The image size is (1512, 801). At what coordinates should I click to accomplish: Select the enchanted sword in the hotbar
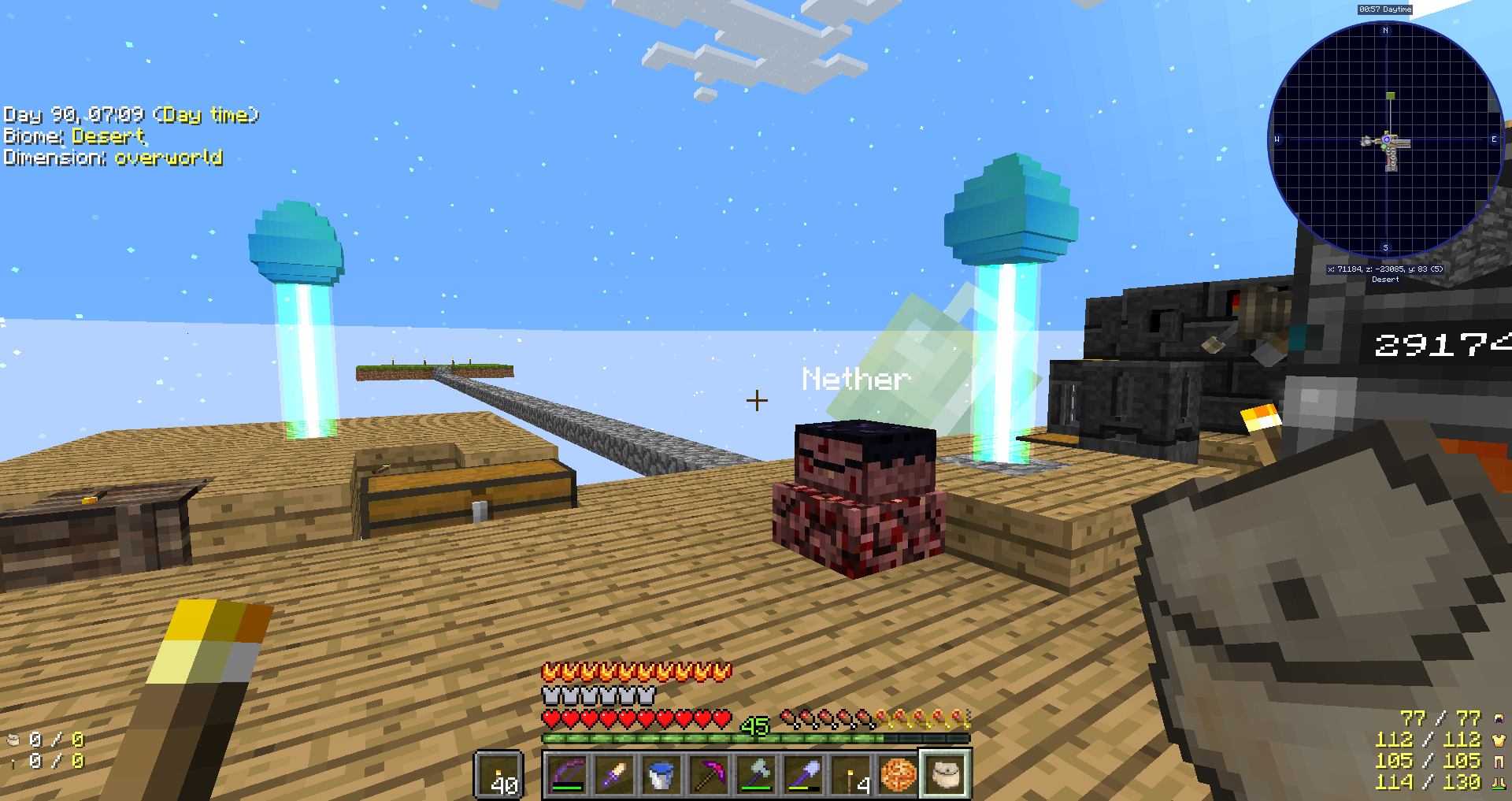(x=614, y=776)
